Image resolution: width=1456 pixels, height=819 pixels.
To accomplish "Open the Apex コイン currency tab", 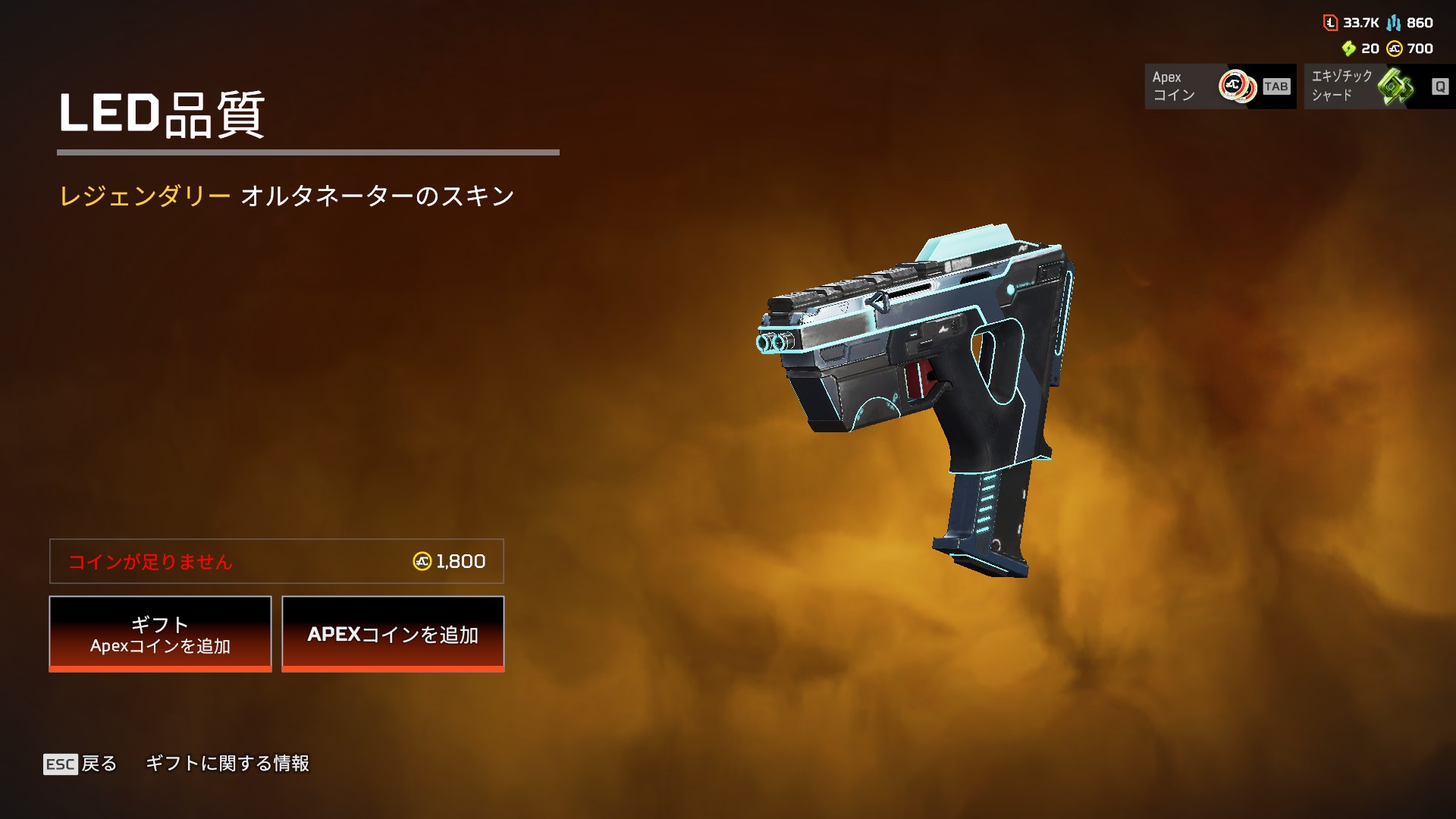I will pos(1219,86).
